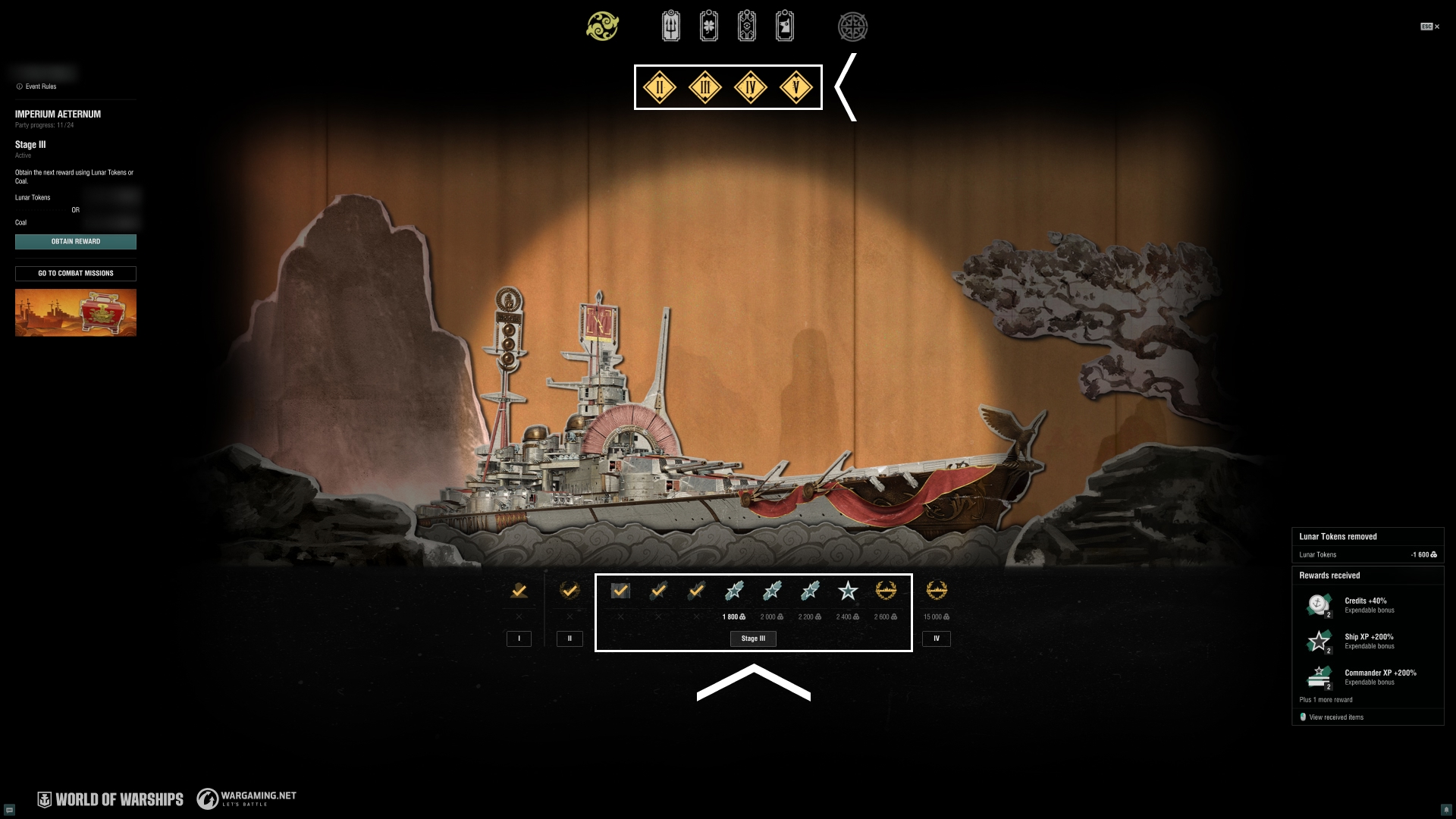Switch to stage I button

(x=519, y=639)
